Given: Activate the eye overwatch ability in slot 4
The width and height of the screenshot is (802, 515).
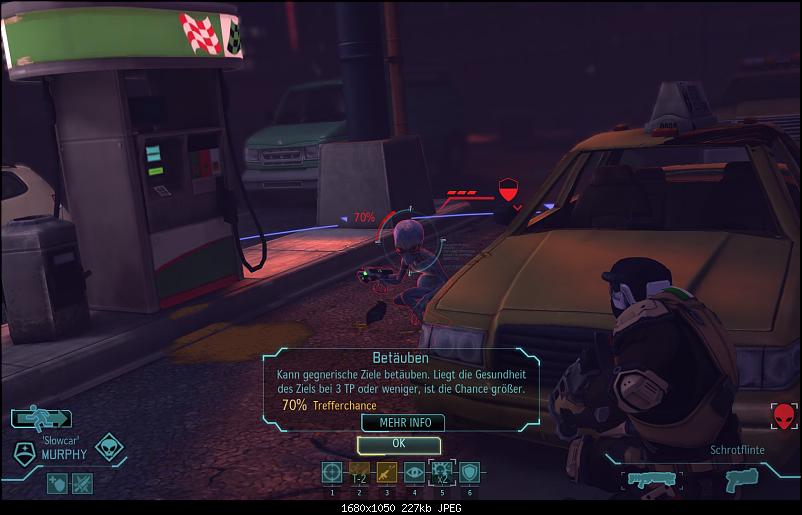Looking at the screenshot, I should (414, 473).
